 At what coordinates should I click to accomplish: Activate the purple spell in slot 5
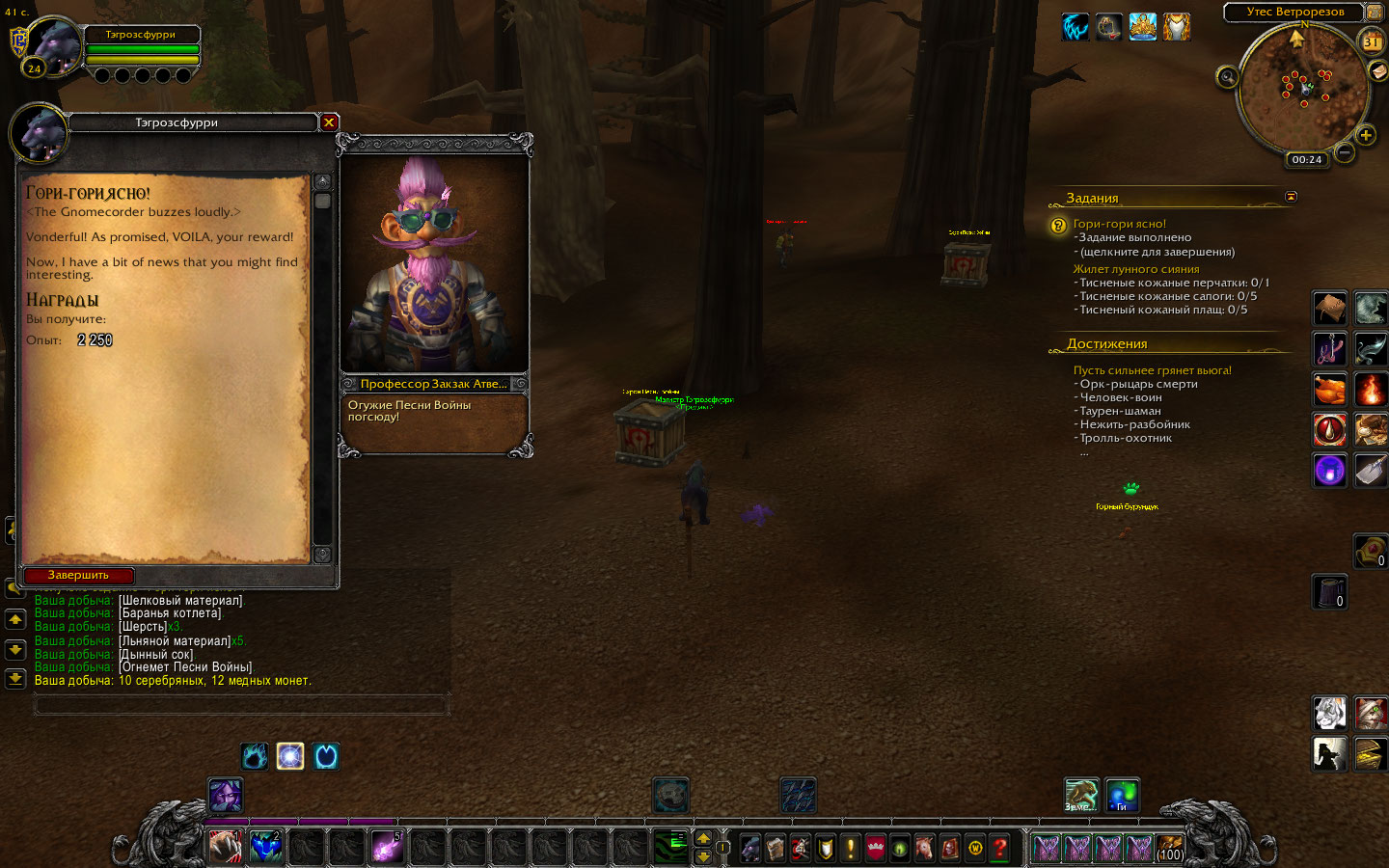coord(387,848)
